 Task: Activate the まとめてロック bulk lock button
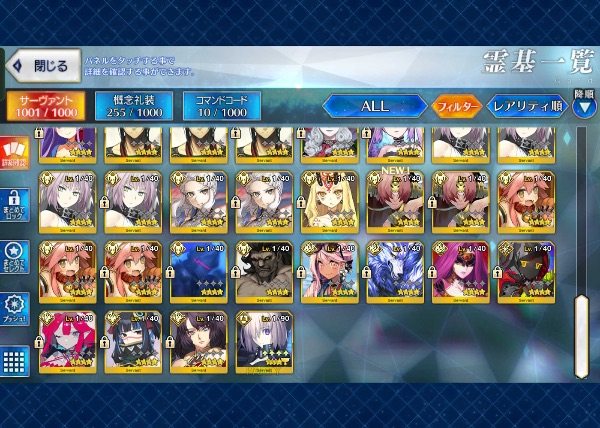[14, 208]
